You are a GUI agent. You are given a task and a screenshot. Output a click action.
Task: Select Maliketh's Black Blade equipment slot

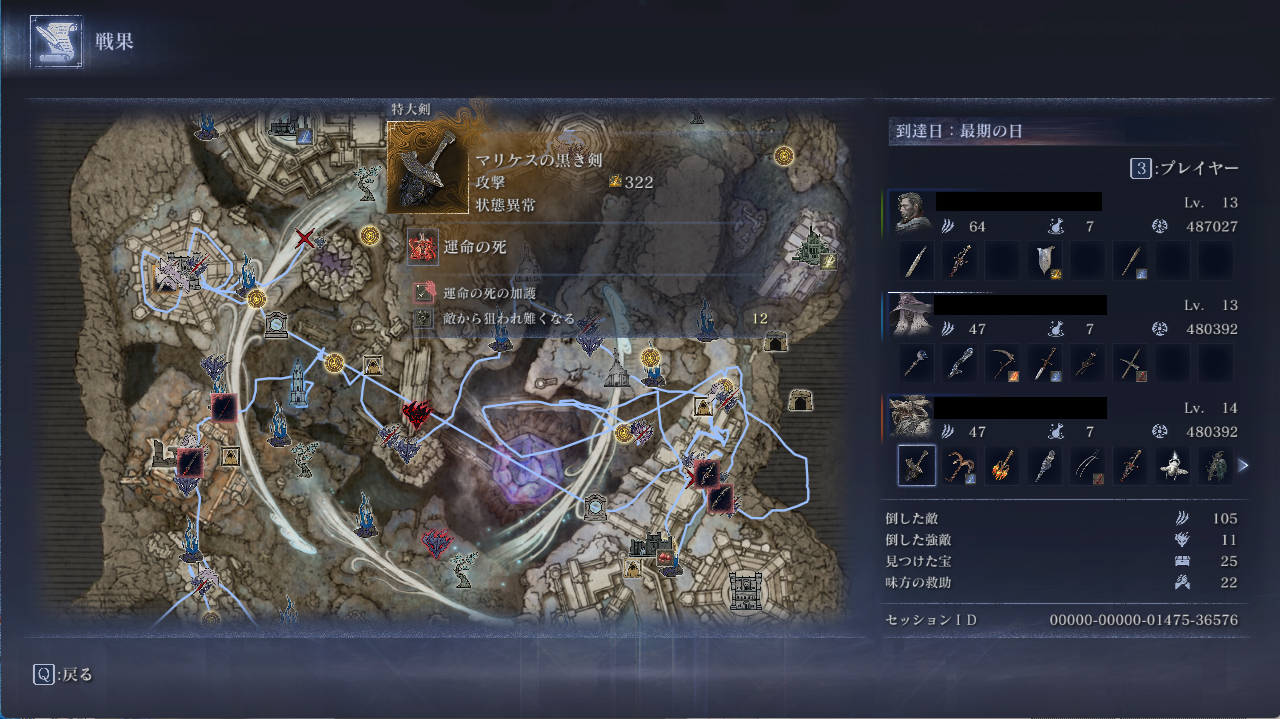tap(917, 465)
